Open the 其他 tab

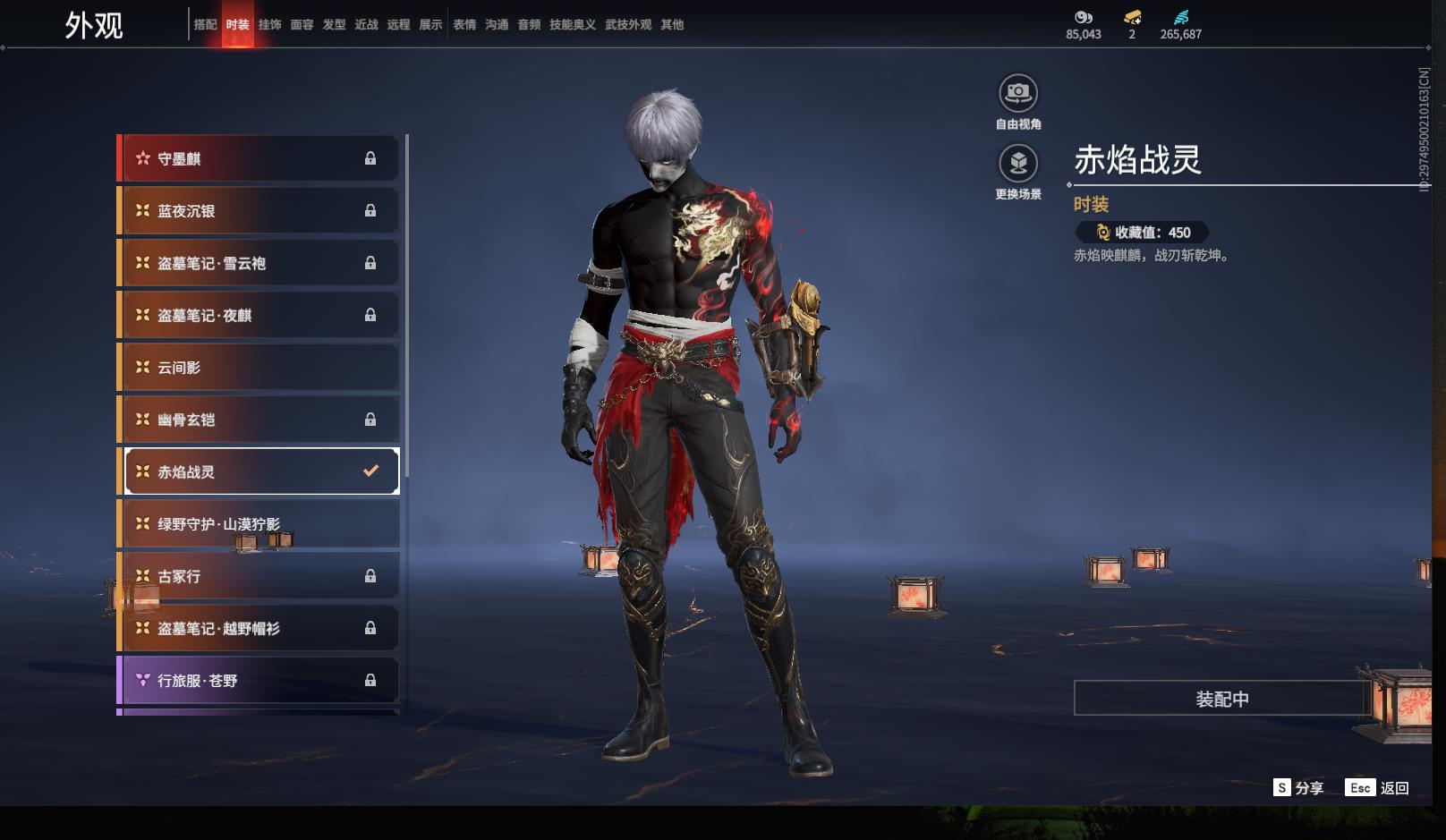[672, 25]
